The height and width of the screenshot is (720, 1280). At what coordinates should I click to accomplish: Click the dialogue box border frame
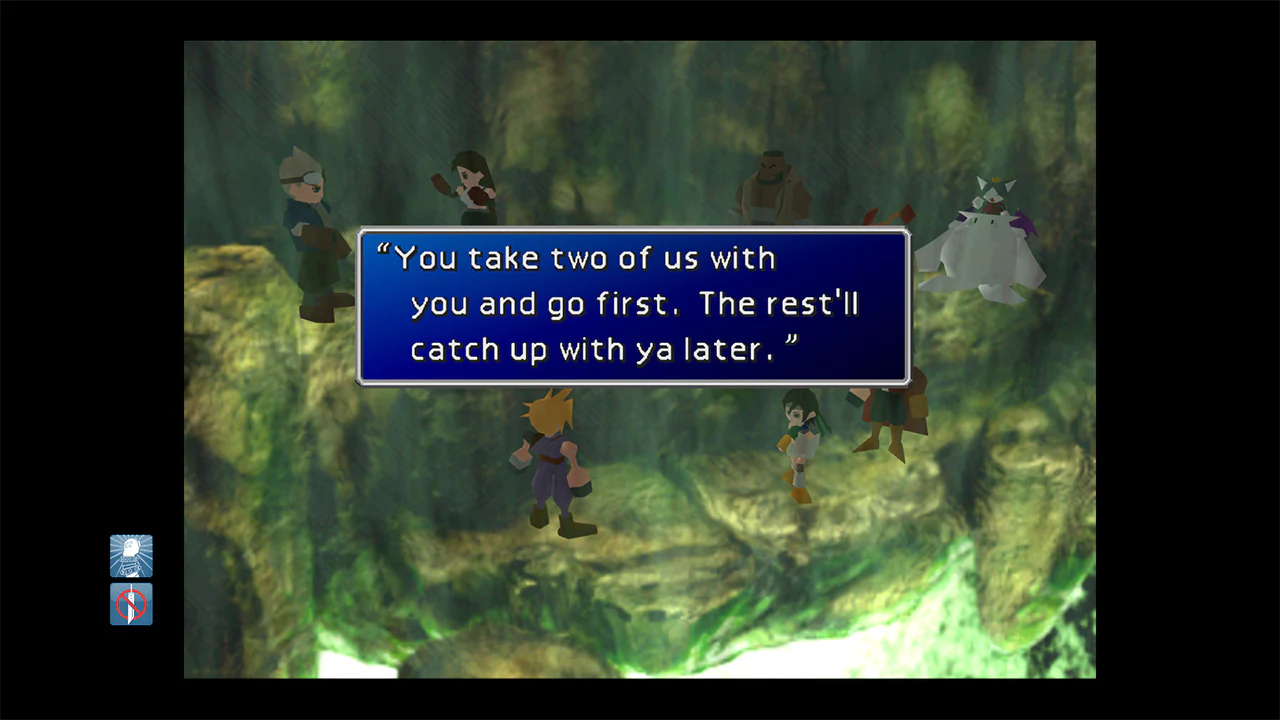[x=633, y=233]
